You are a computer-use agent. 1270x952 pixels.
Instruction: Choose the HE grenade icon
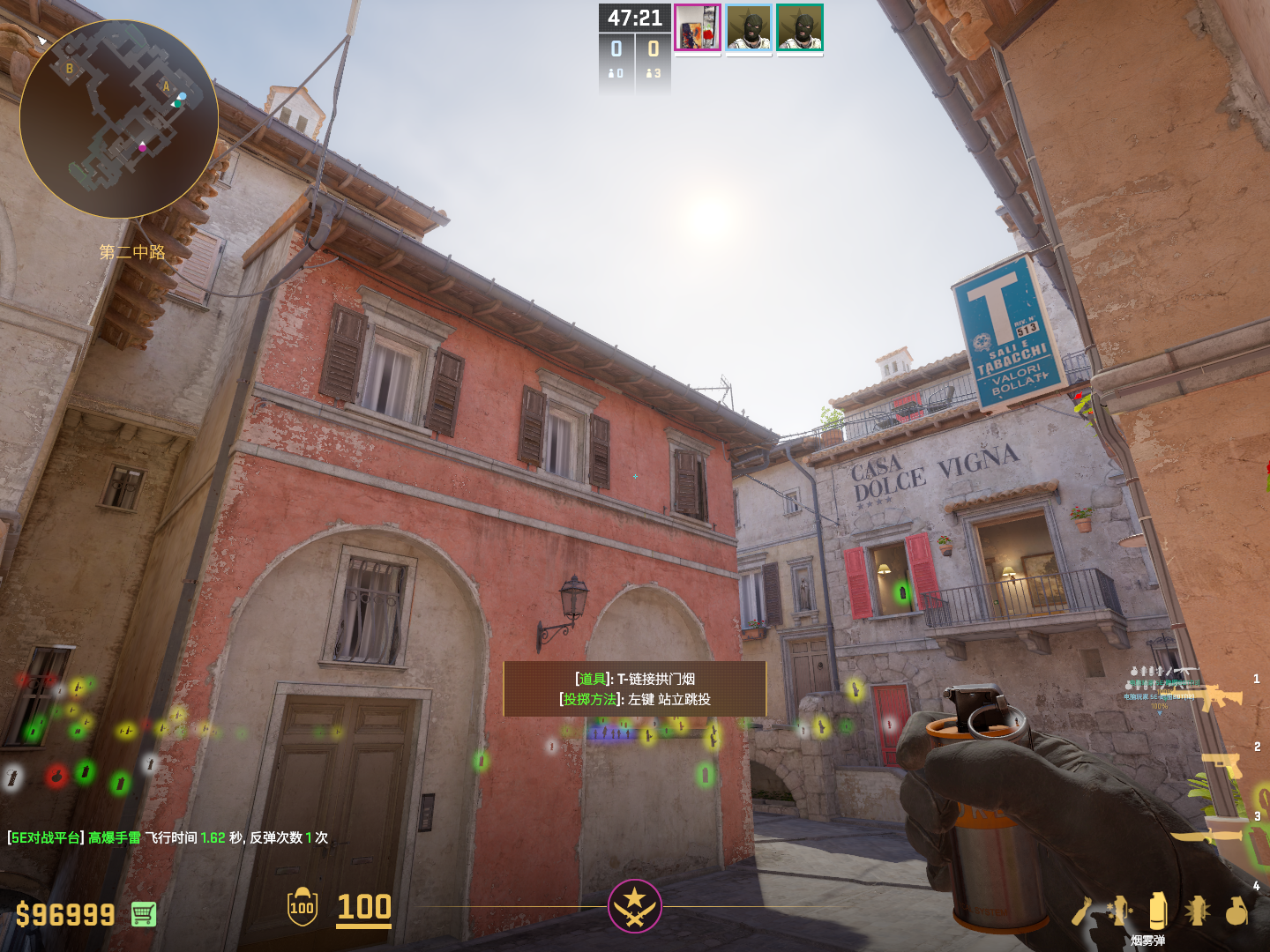(x=1236, y=911)
